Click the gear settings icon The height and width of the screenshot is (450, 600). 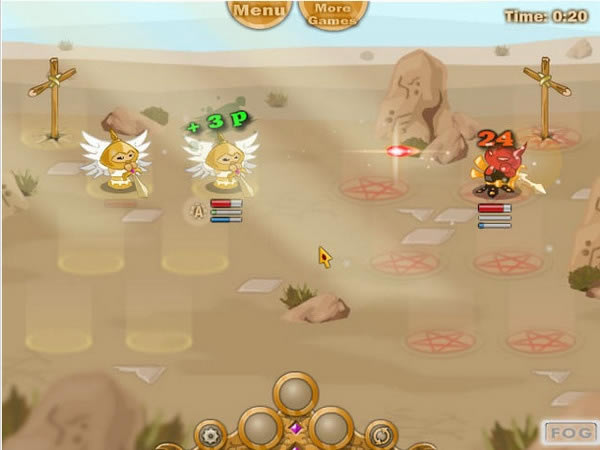coord(210,435)
